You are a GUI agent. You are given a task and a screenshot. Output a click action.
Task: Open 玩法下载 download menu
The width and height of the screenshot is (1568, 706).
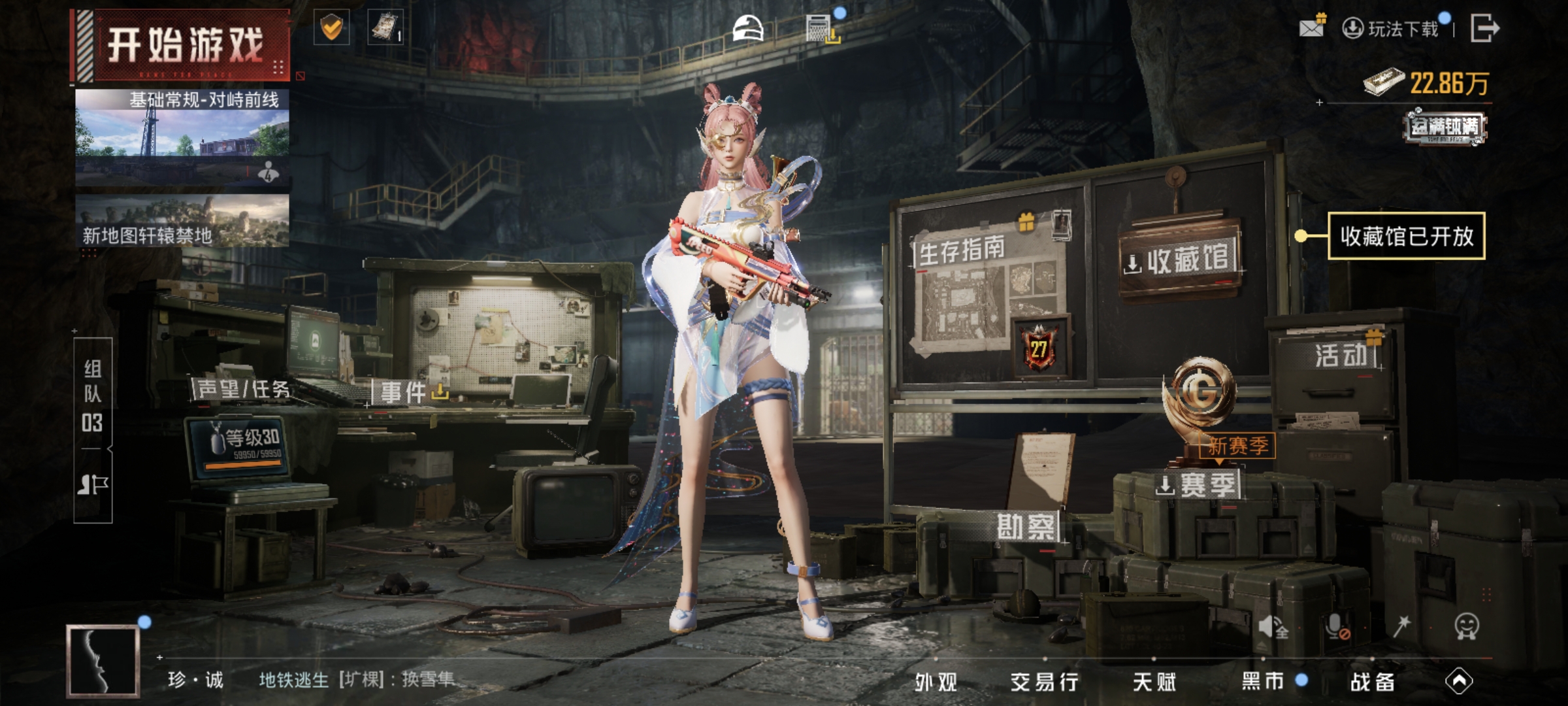tap(1392, 29)
